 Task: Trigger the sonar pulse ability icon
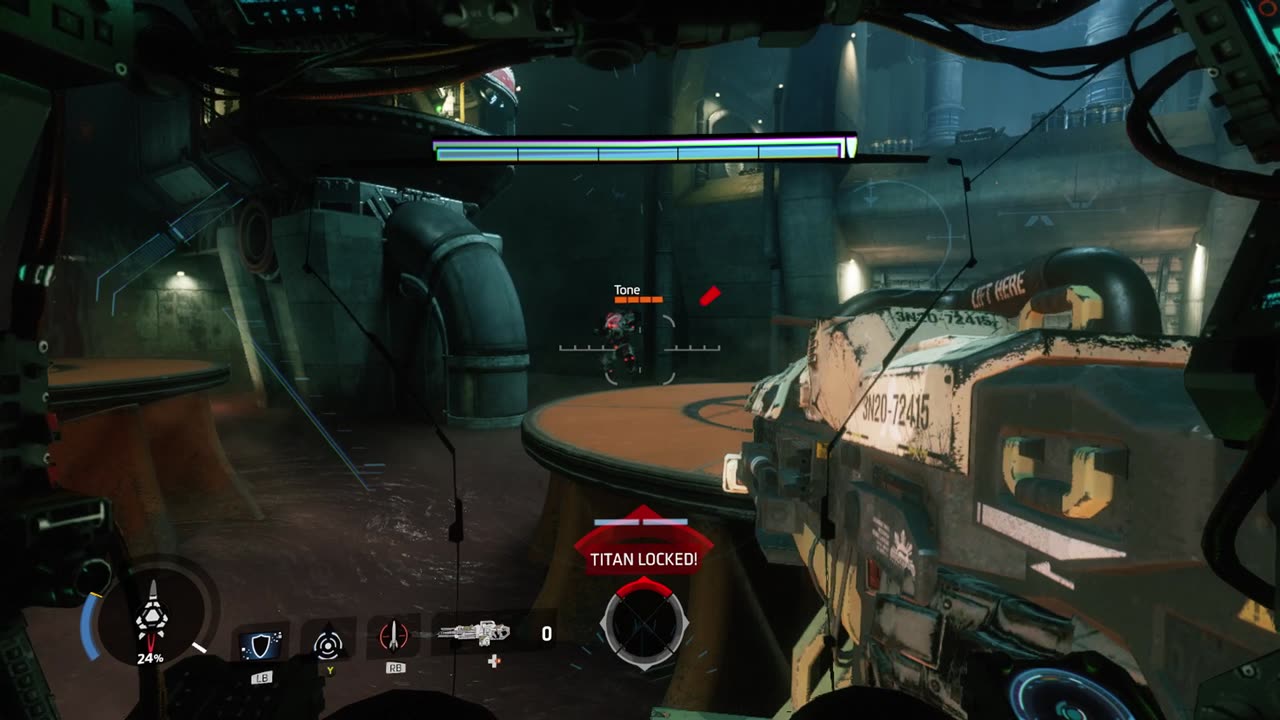click(x=329, y=643)
